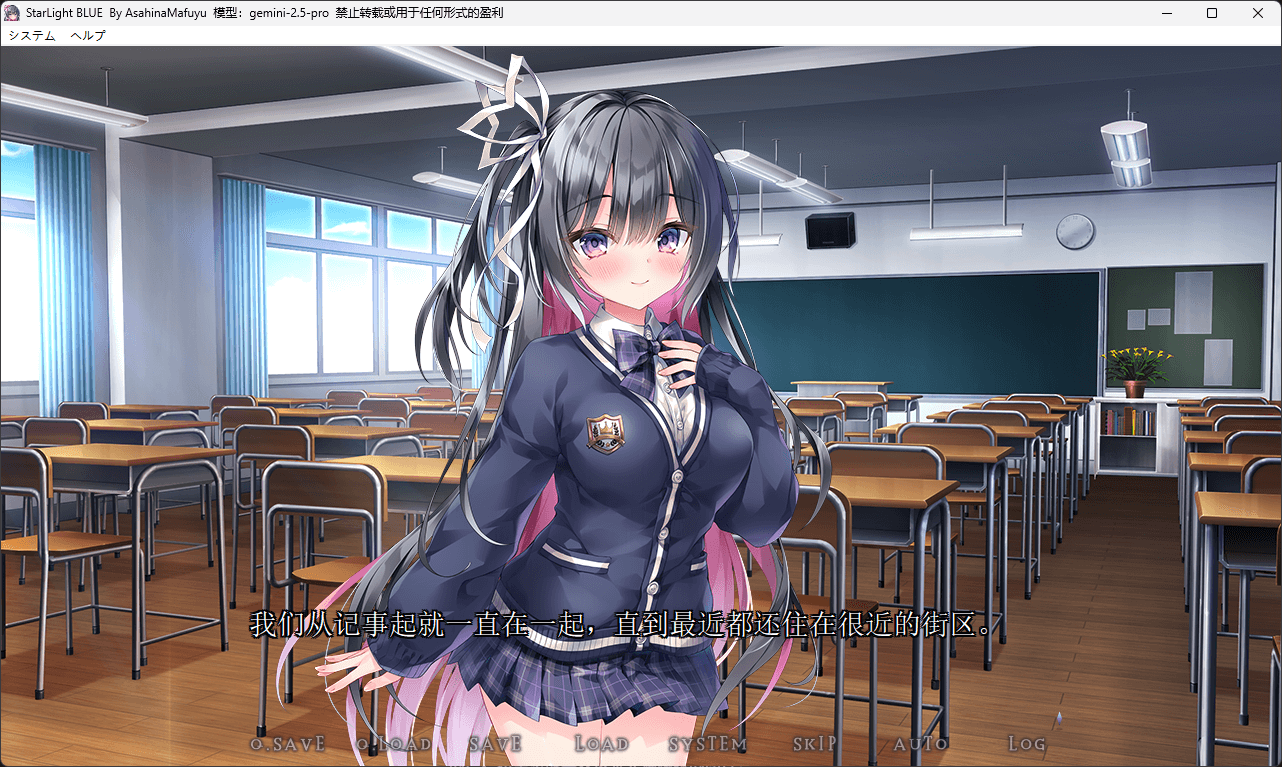Enable SKIP mode to fast-forward text
This screenshot has width=1282, height=767.
816,743
